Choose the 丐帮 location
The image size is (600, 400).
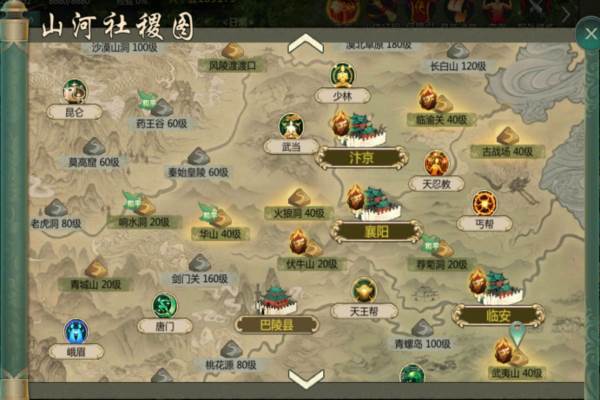pos(486,207)
